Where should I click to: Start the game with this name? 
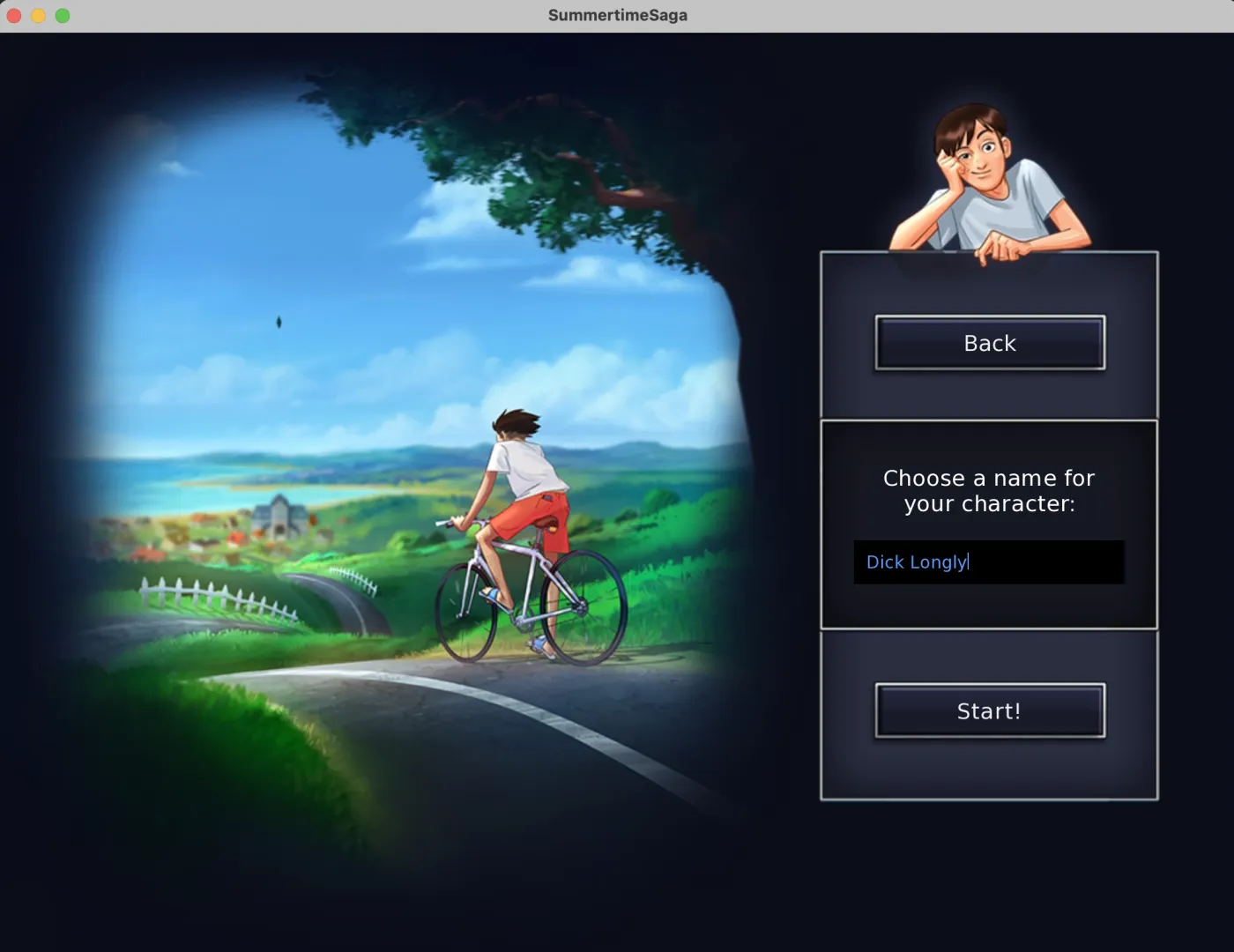coord(989,710)
